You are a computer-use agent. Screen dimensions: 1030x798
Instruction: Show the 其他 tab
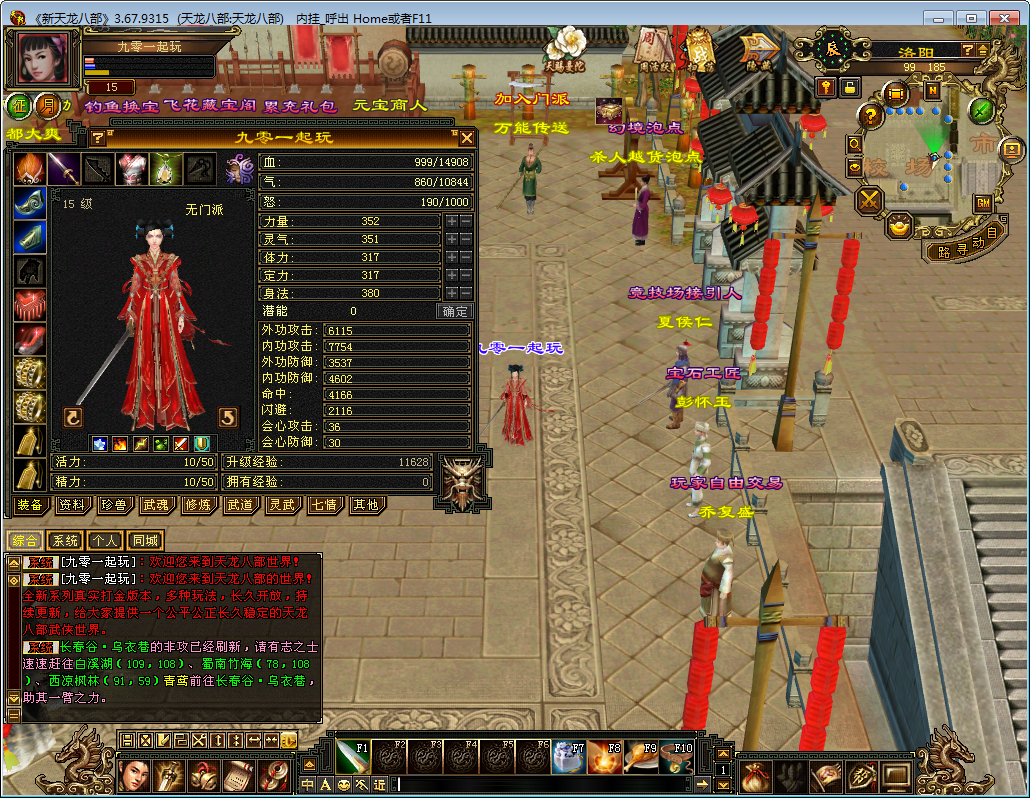[365, 505]
